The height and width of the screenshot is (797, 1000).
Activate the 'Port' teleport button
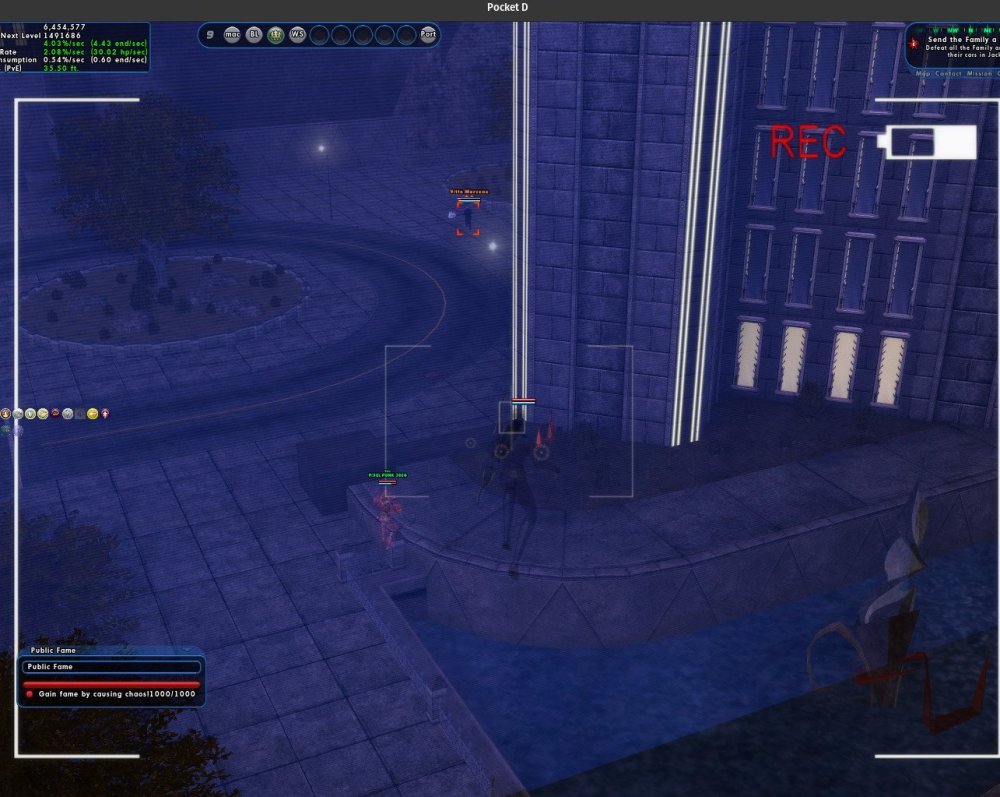coord(428,34)
